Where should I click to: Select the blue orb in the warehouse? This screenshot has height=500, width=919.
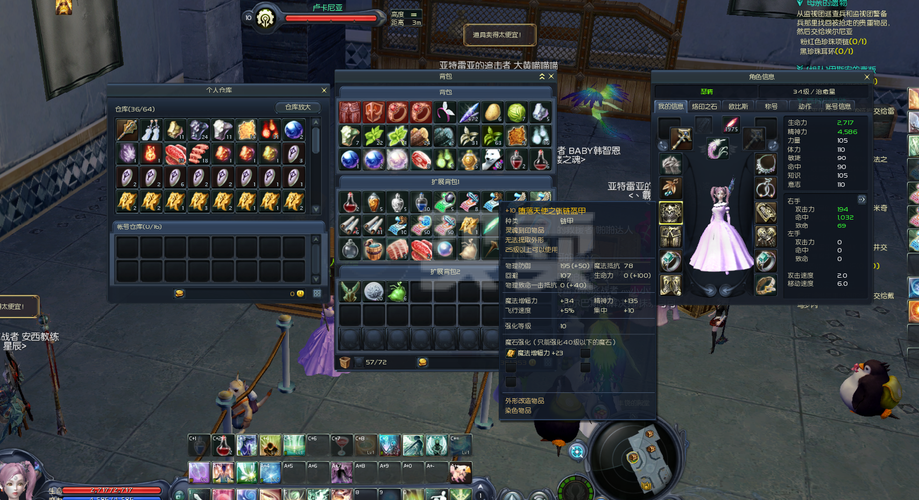[x=294, y=130]
